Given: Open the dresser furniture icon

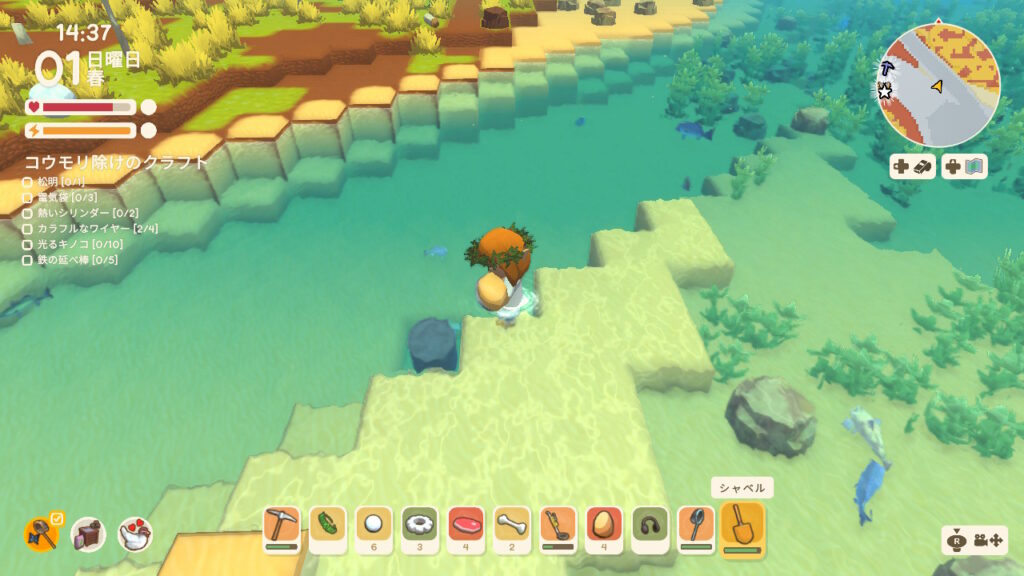Looking at the screenshot, I should click(x=88, y=535).
